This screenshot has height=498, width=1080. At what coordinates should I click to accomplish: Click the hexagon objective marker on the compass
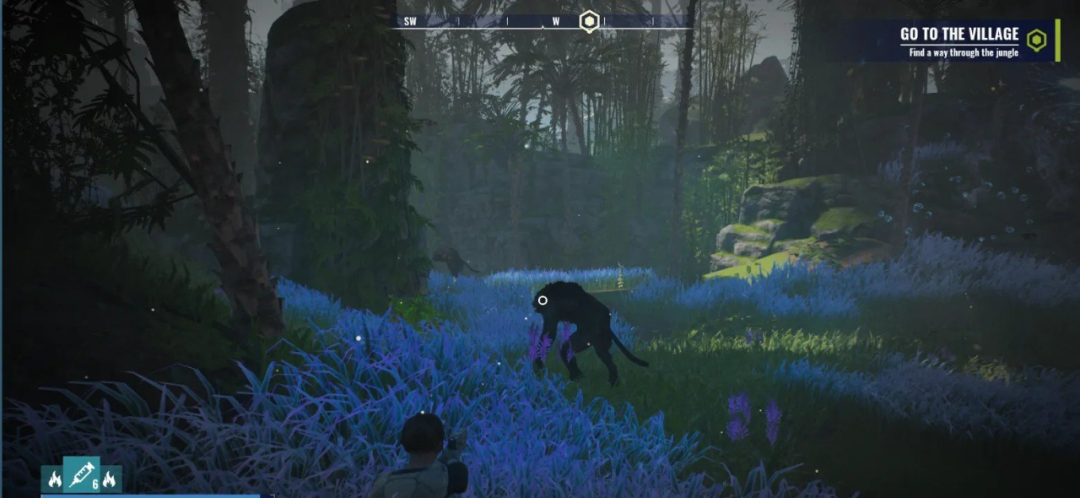click(x=590, y=21)
